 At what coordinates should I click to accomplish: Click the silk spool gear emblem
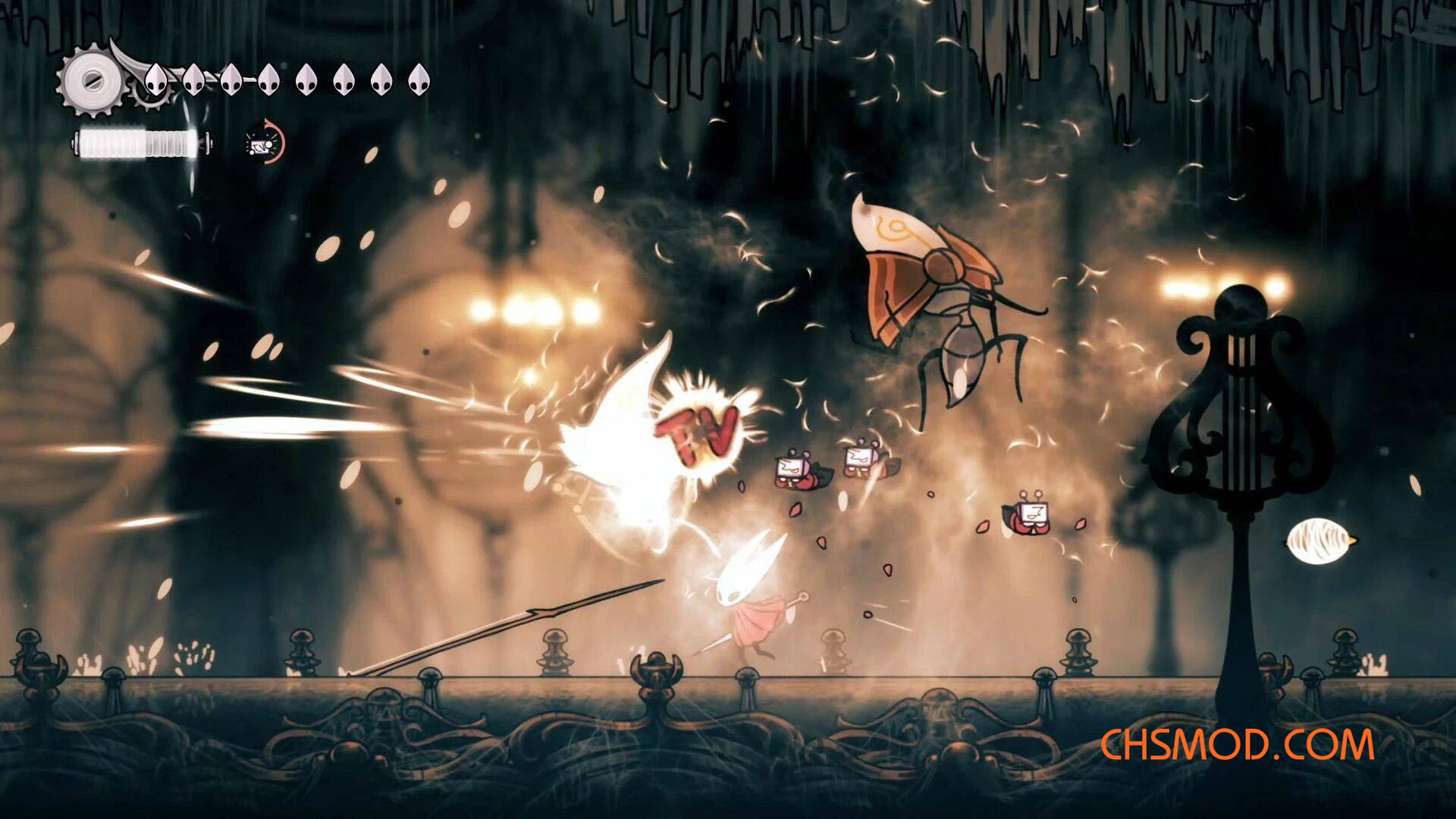point(93,80)
